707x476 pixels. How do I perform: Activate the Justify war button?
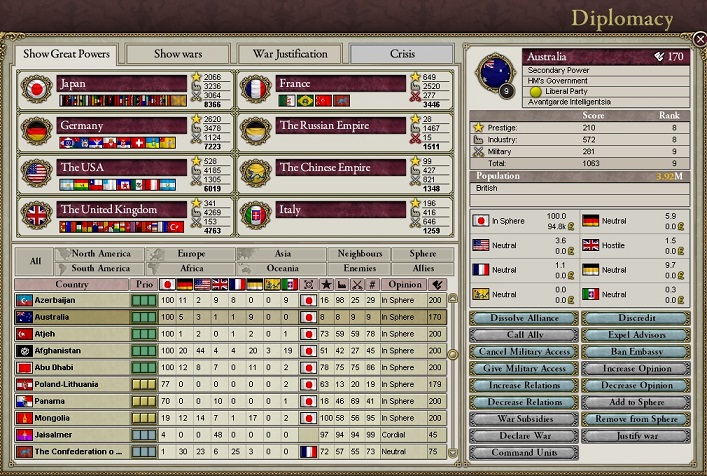pyautogui.click(x=635, y=436)
